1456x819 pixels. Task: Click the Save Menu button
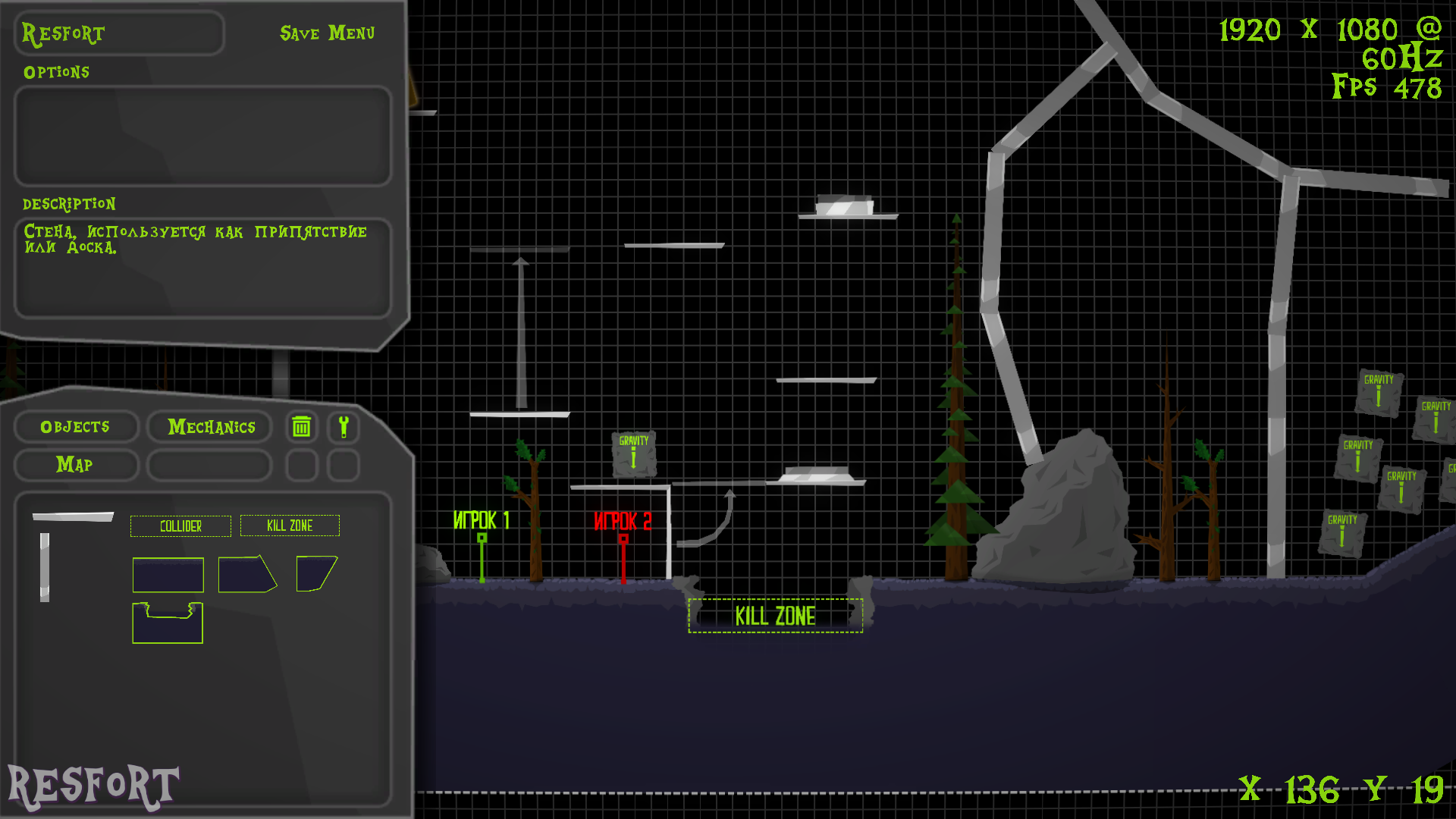327,33
